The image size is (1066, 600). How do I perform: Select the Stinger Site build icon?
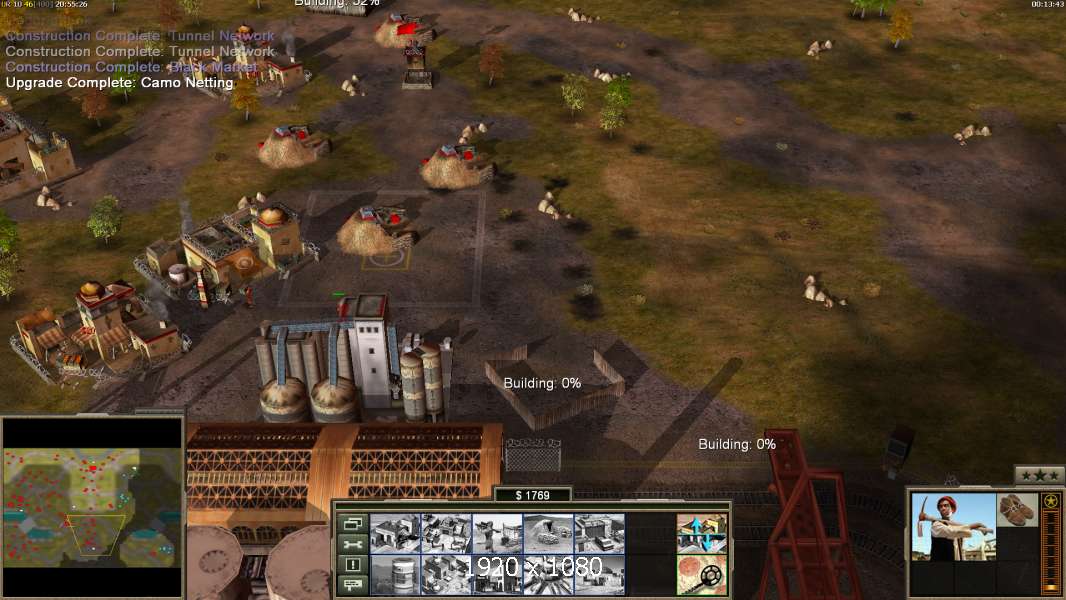pyautogui.click(x=497, y=533)
